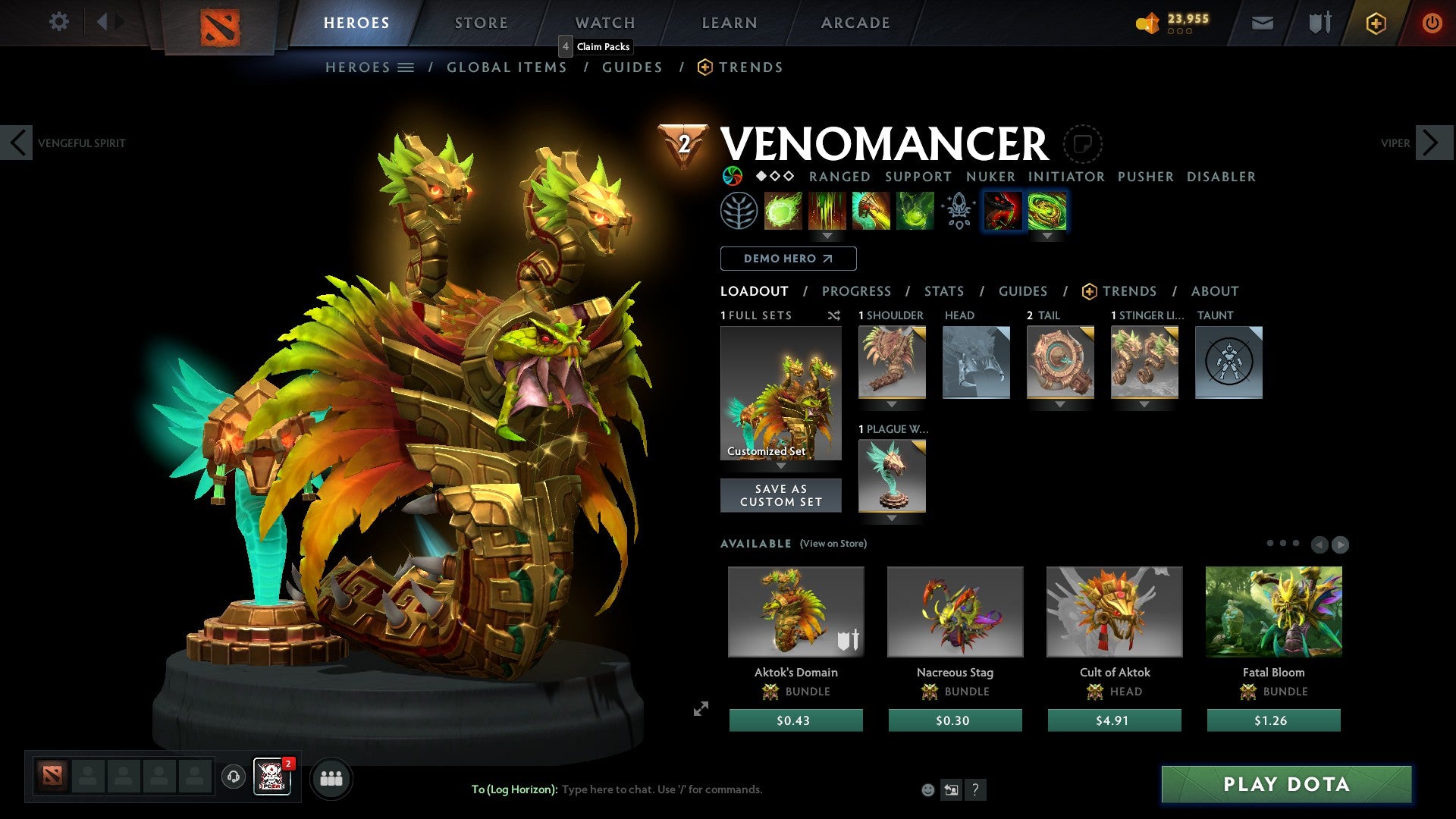The image size is (1456, 819).
Task: Click SAVE AS CUSTOM SET
Action: pos(780,495)
